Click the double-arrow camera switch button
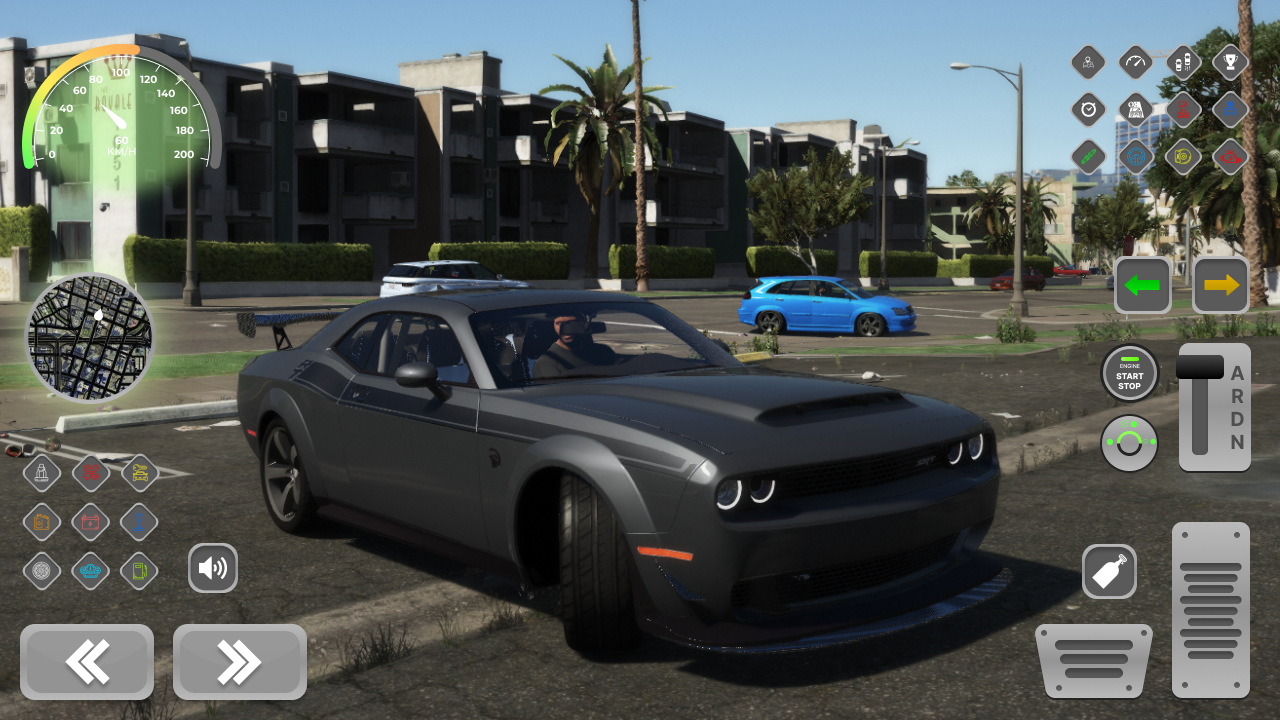The height and width of the screenshot is (720, 1280). tap(239, 661)
